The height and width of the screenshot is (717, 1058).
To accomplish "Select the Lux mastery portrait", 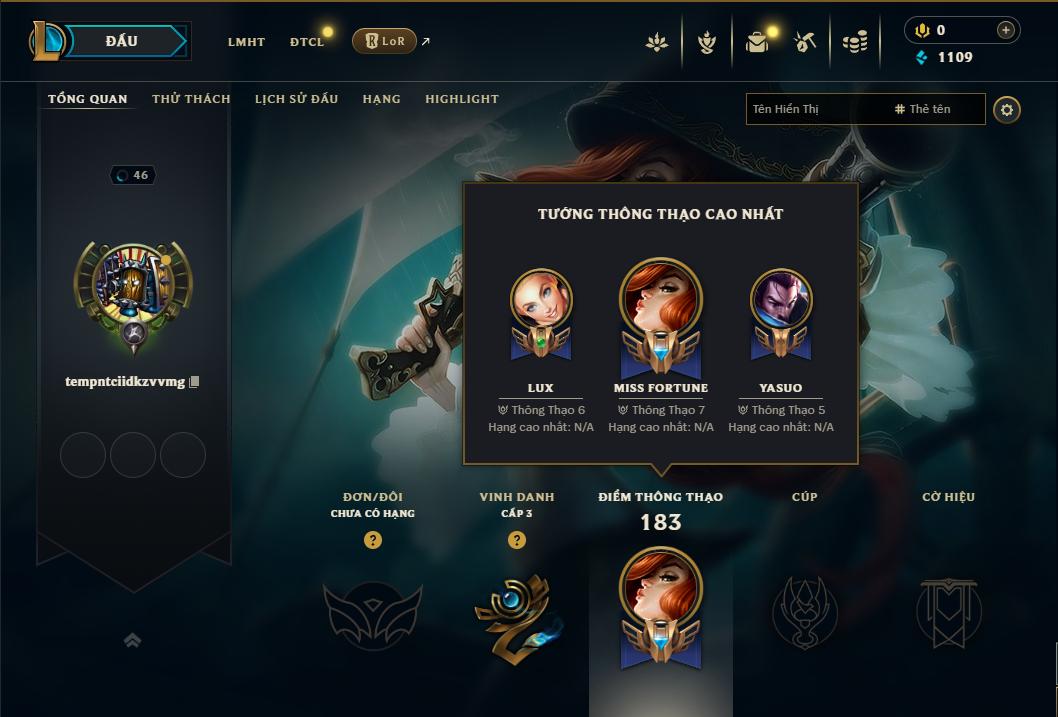I will [541, 302].
